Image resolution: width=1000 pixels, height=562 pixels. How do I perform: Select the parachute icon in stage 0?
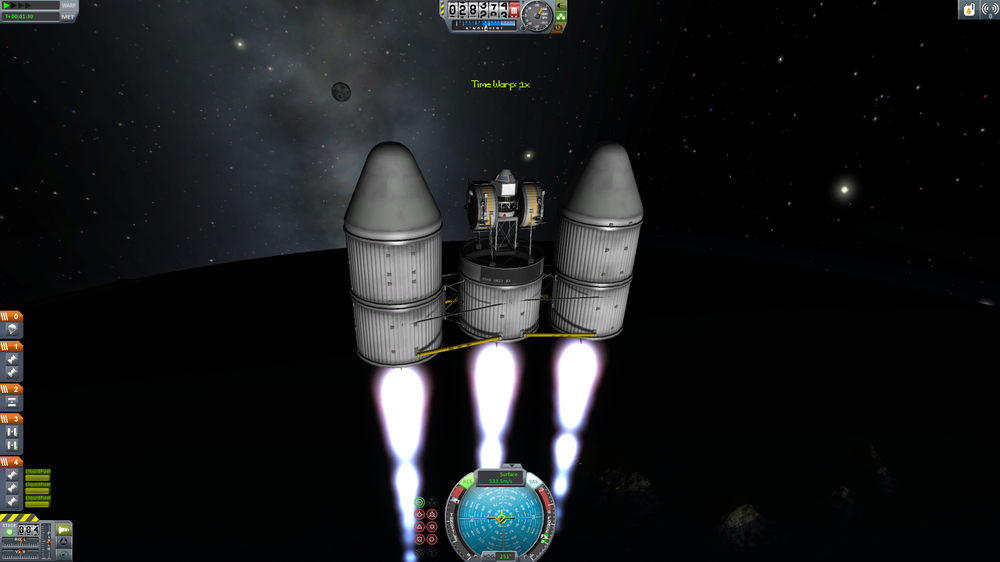12,329
